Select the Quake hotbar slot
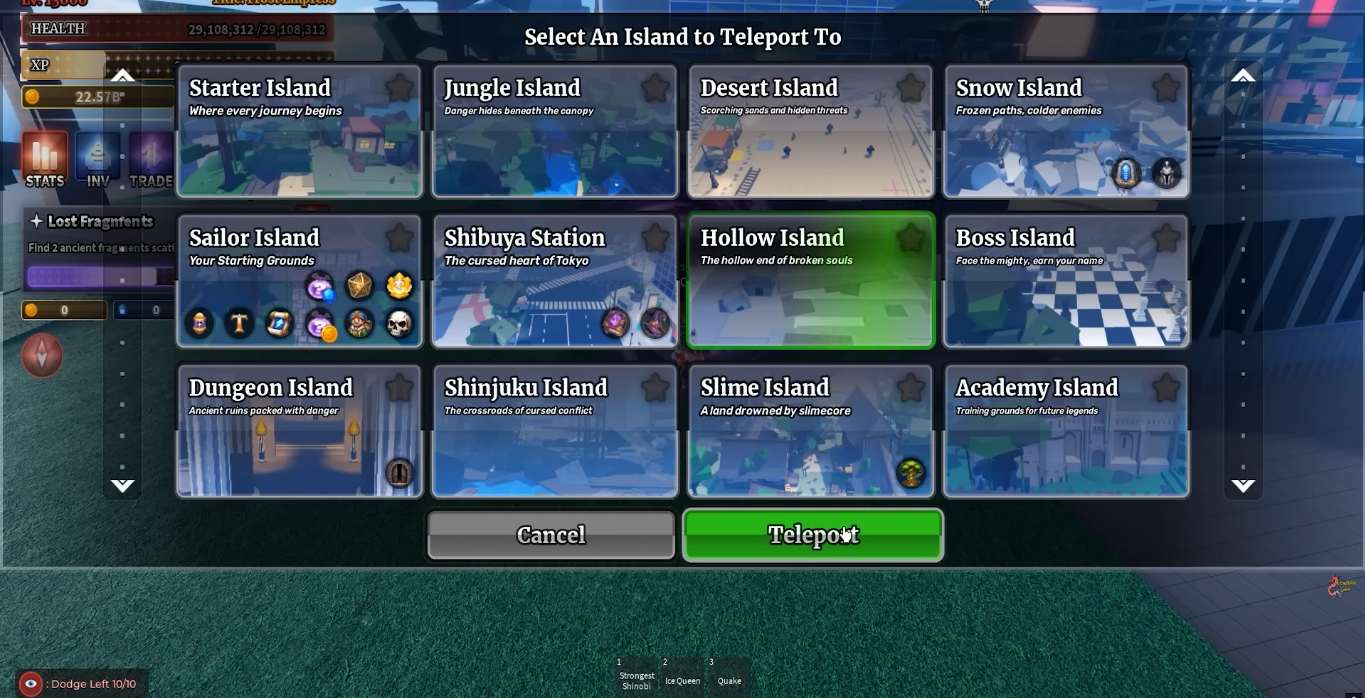 pyautogui.click(x=729, y=675)
